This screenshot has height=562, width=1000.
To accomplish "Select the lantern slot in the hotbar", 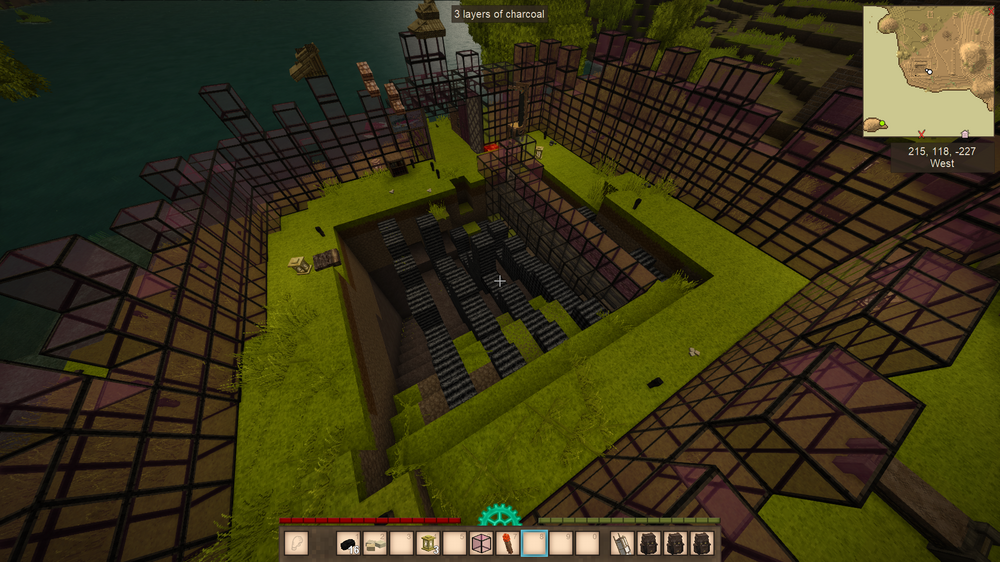I will click(429, 544).
